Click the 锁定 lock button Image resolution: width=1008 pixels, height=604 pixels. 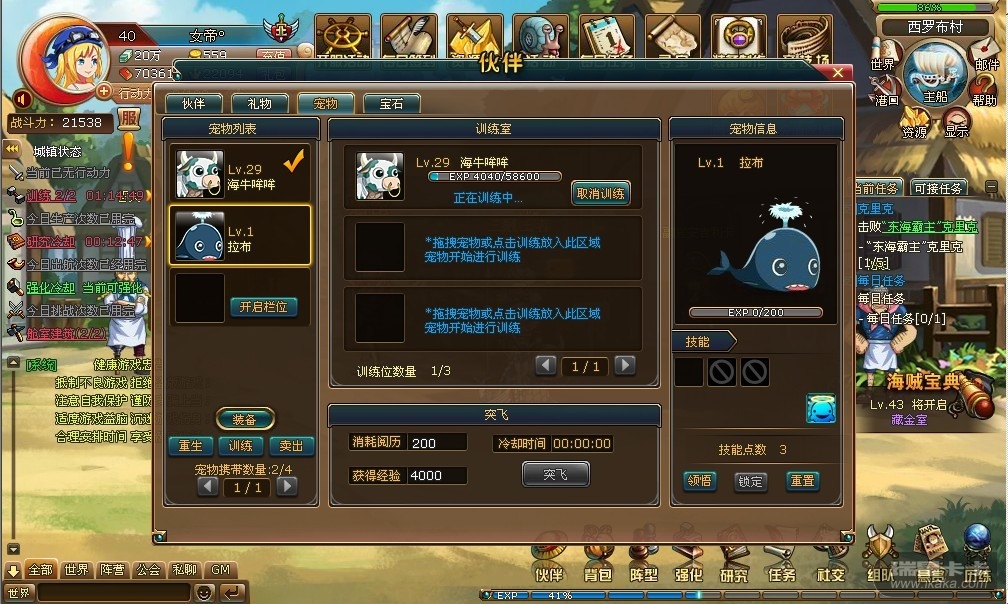click(750, 481)
